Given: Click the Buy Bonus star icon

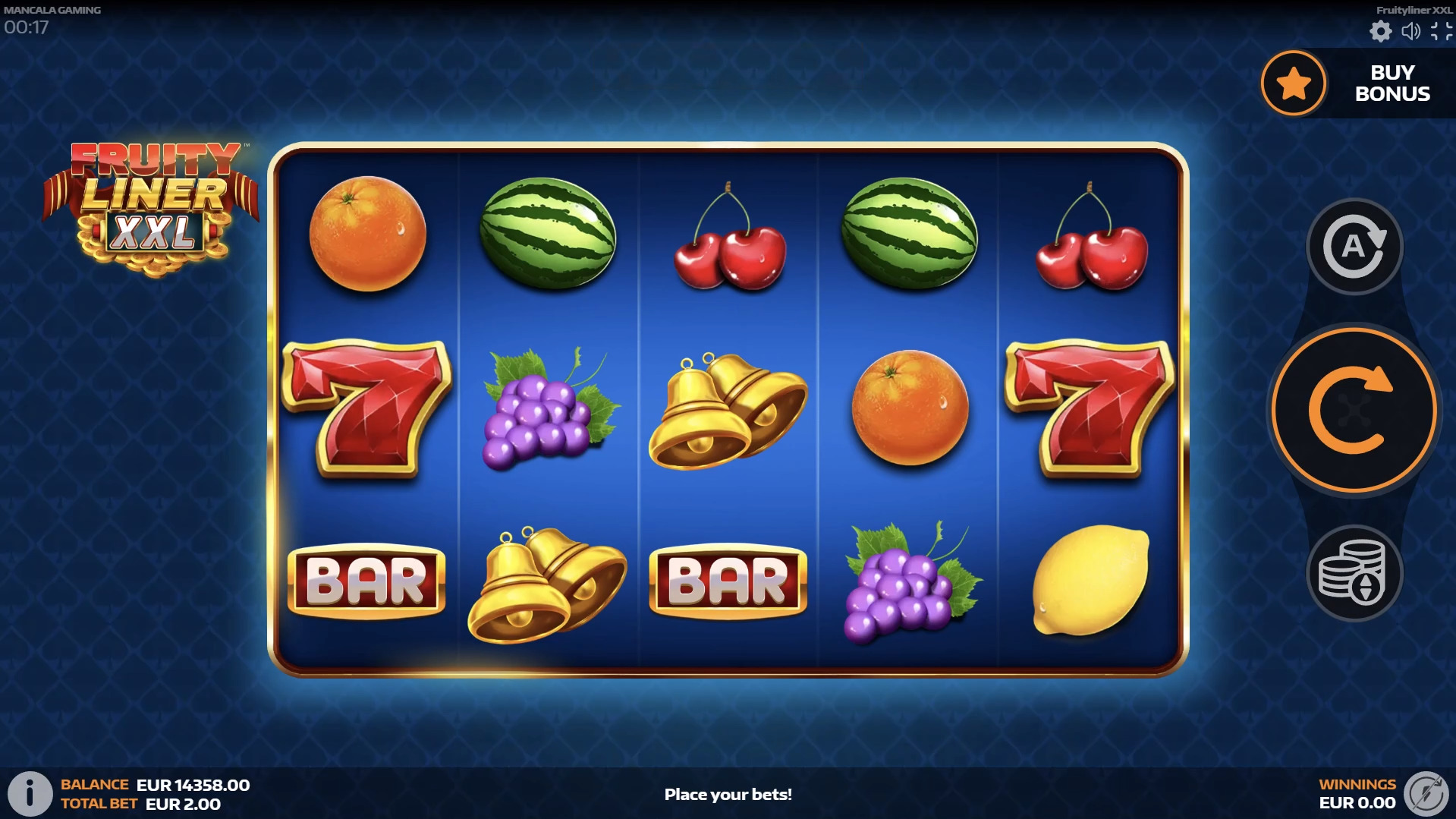Looking at the screenshot, I should coord(1293,83).
